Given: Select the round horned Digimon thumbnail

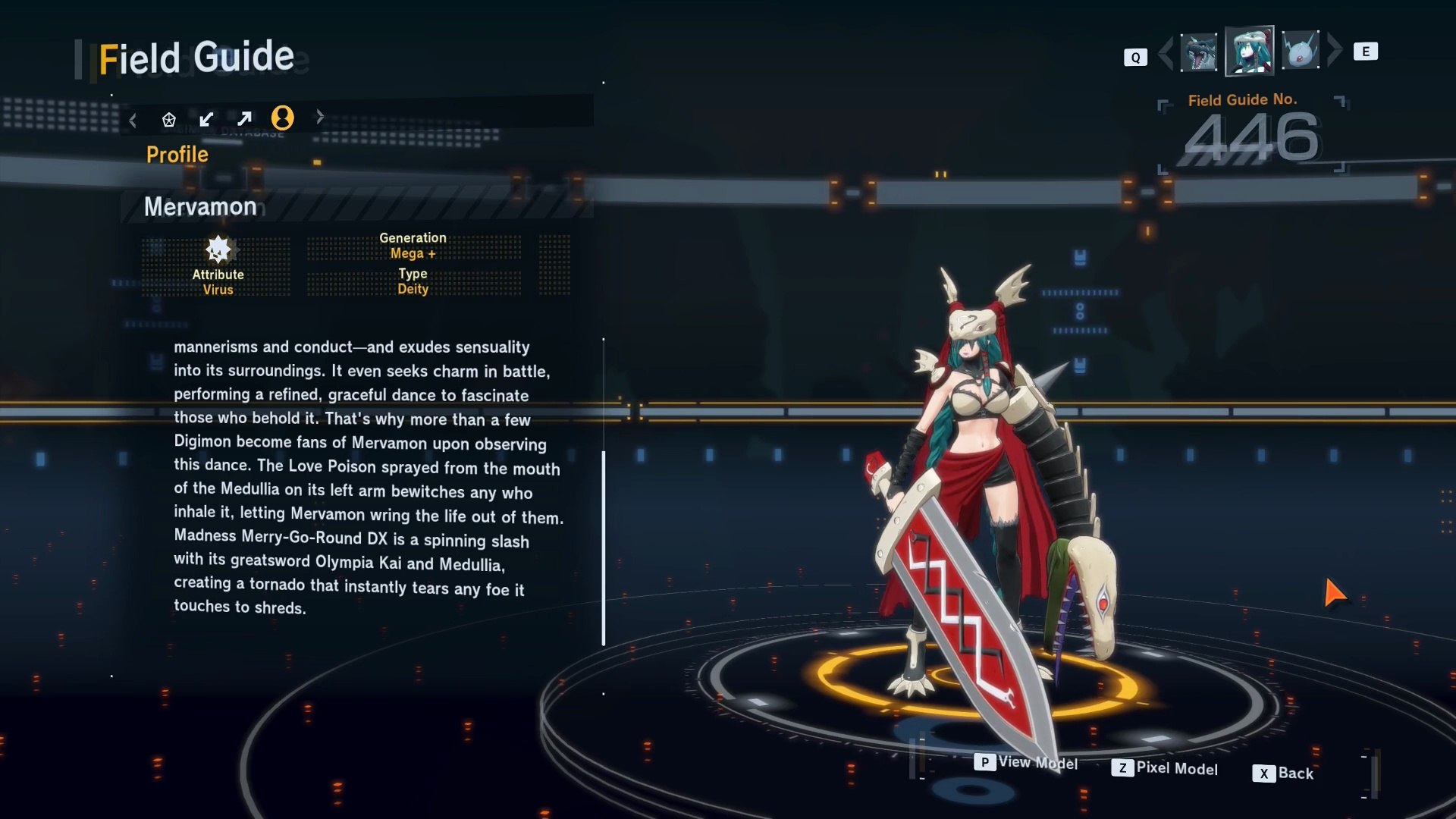Looking at the screenshot, I should click(x=1301, y=52).
